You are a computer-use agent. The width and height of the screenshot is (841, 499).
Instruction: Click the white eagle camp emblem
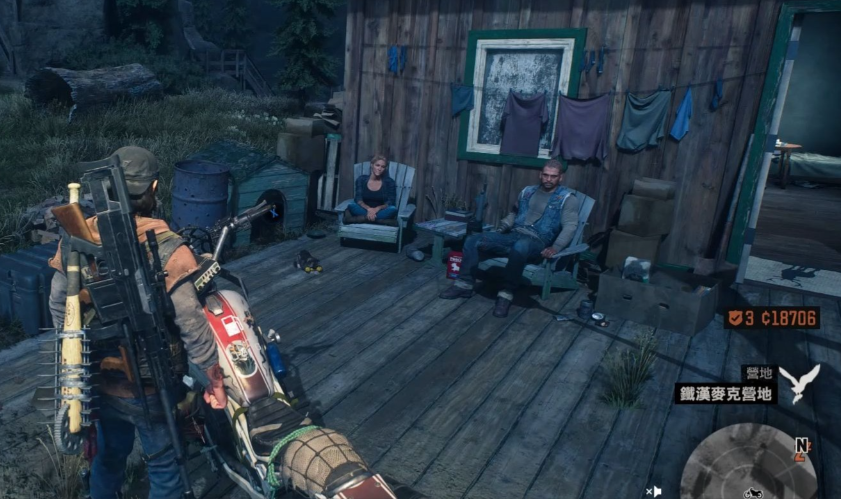tap(799, 382)
